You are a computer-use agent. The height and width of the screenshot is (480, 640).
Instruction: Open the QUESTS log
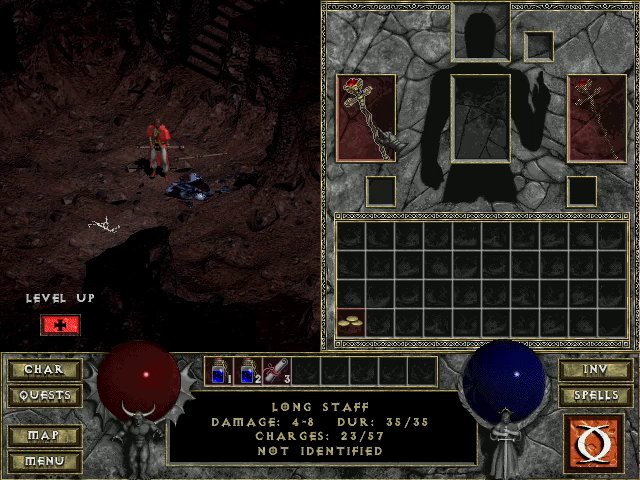(44, 395)
